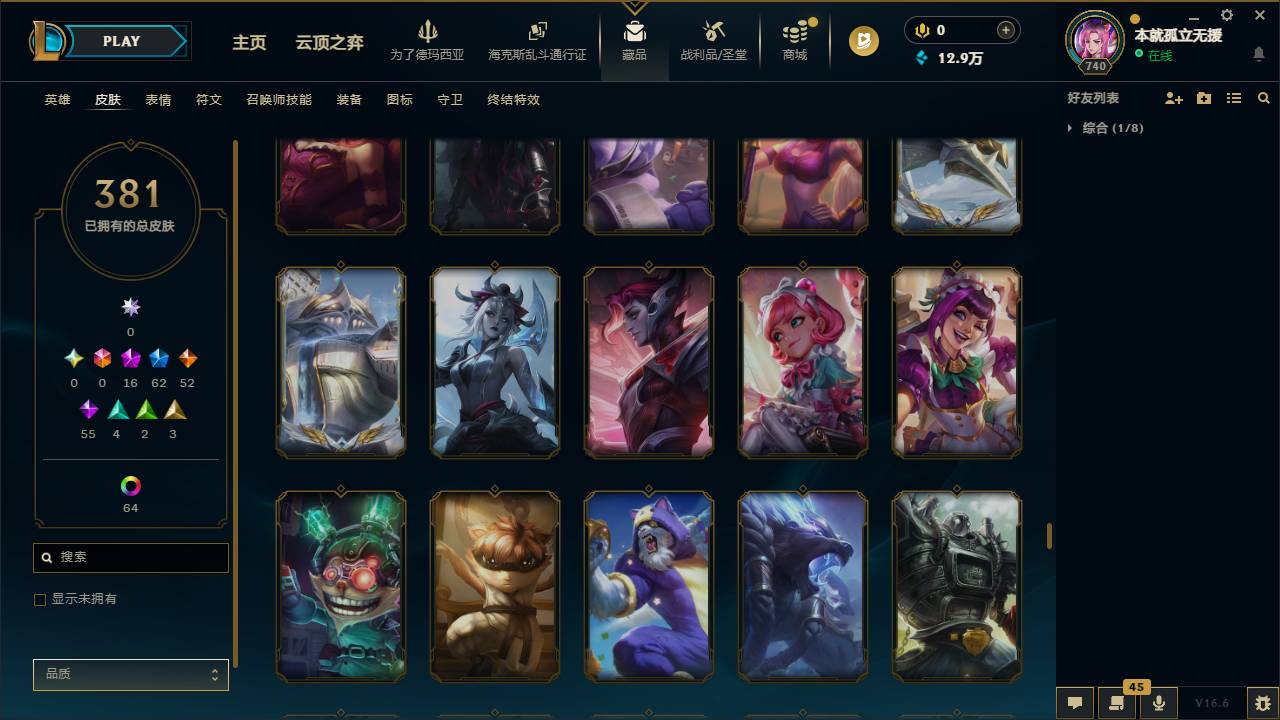Toggle the voice channel microphone at top
Image resolution: width=1280 pixels, height=720 pixels.
tap(921, 29)
